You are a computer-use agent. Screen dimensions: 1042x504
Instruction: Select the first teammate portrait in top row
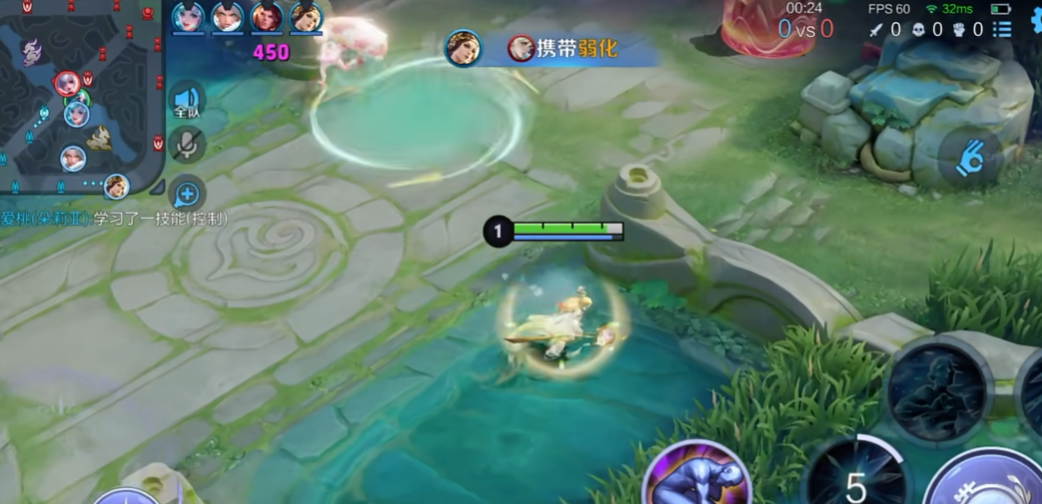[188, 17]
